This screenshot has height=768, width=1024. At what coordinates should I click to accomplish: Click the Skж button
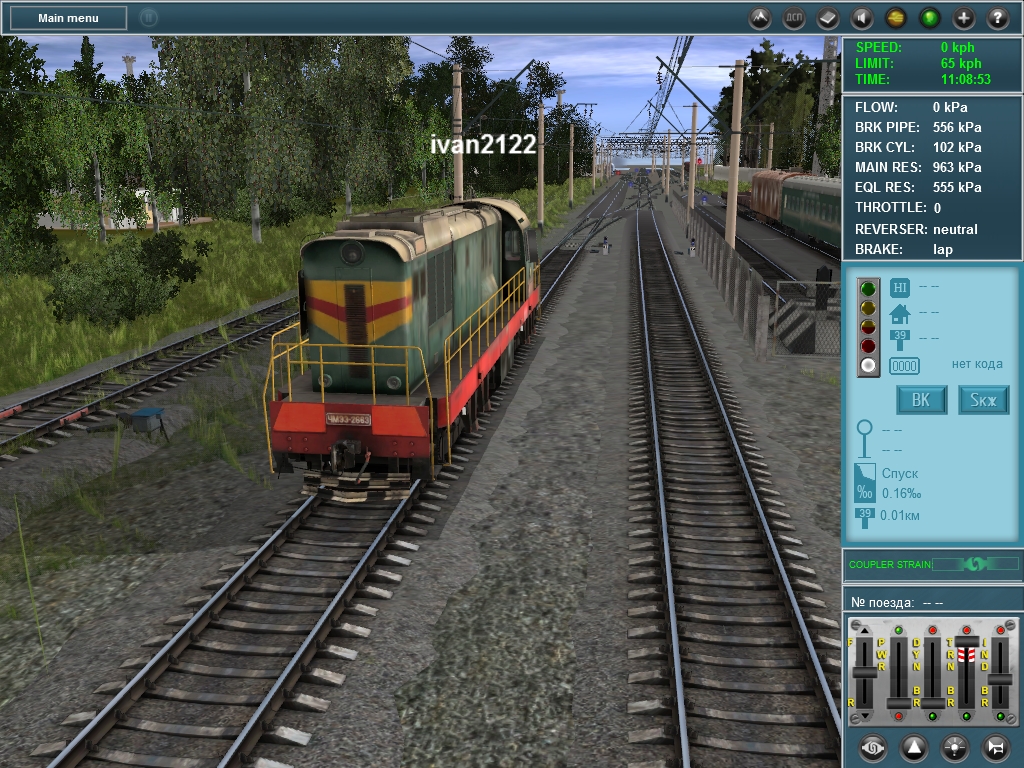click(x=984, y=401)
